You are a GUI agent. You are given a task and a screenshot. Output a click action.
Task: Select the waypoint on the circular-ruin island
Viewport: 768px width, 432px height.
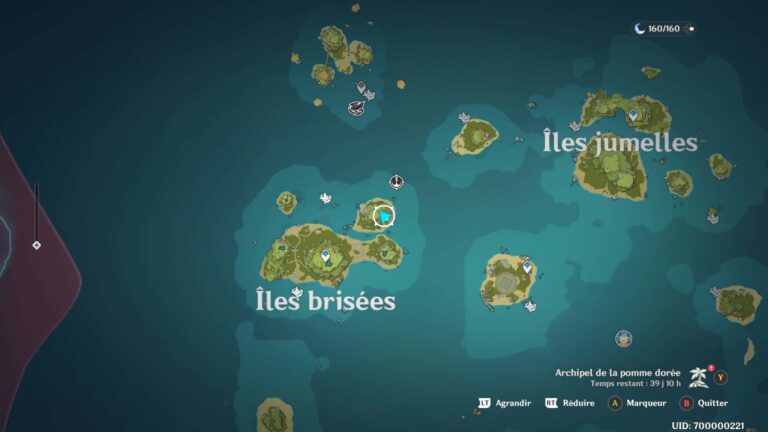pos(527,267)
